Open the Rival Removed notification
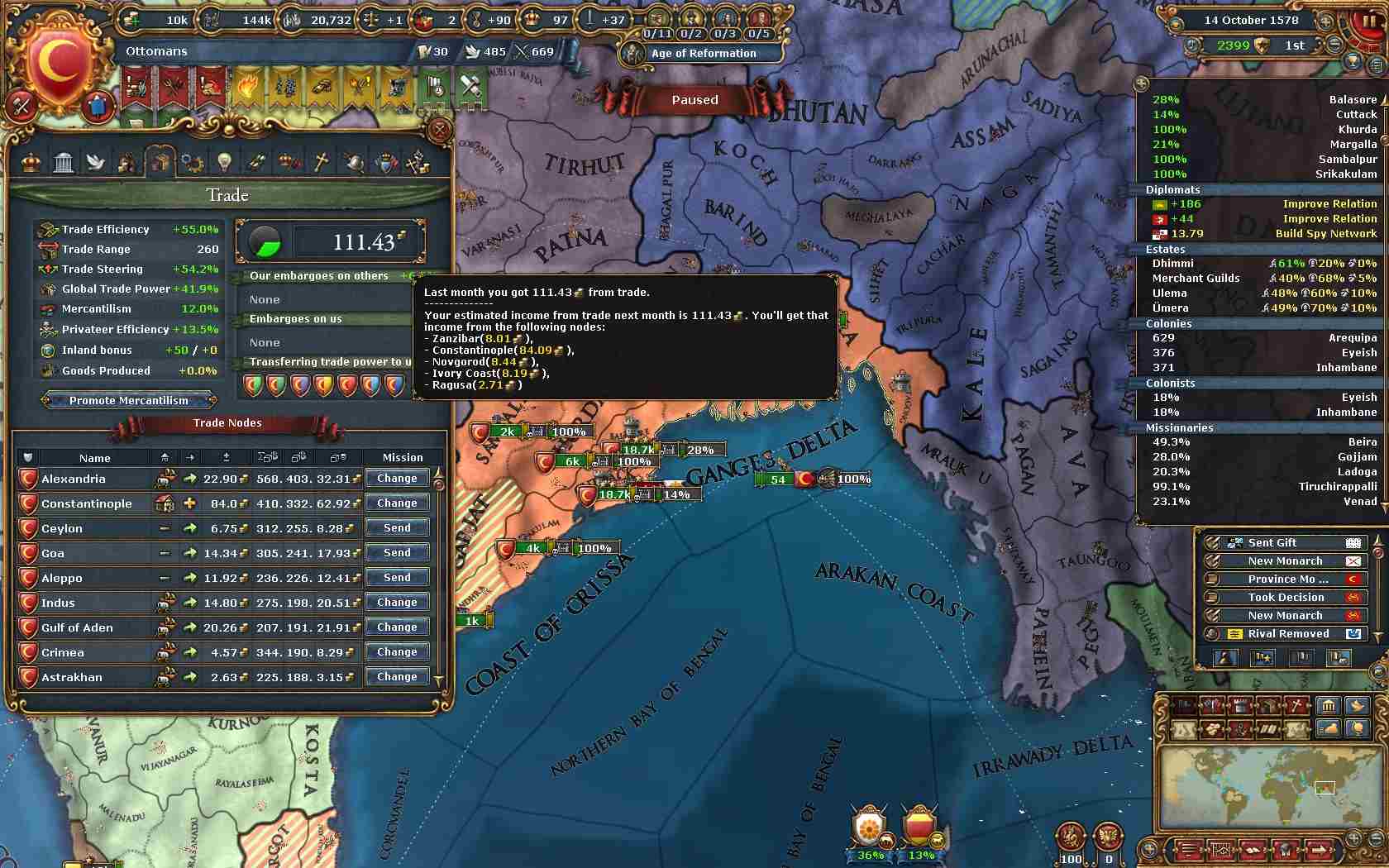Viewport: 1389px width, 868px height. tap(1287, 634)
